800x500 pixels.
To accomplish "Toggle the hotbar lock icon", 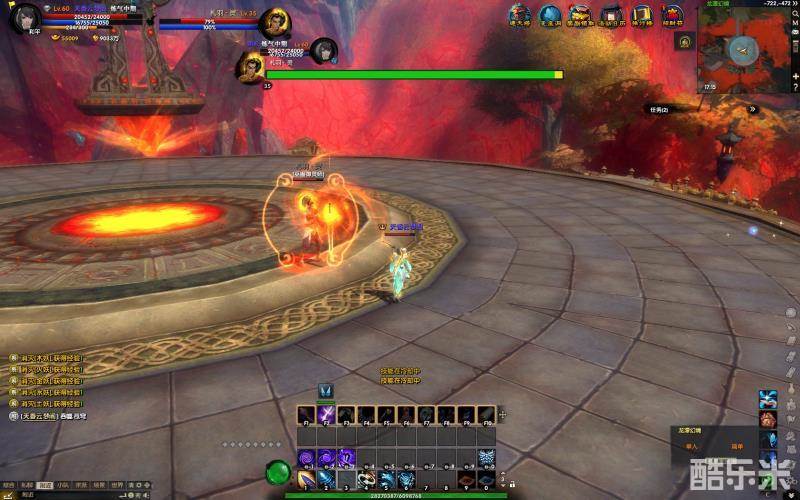I will (502, 413).
